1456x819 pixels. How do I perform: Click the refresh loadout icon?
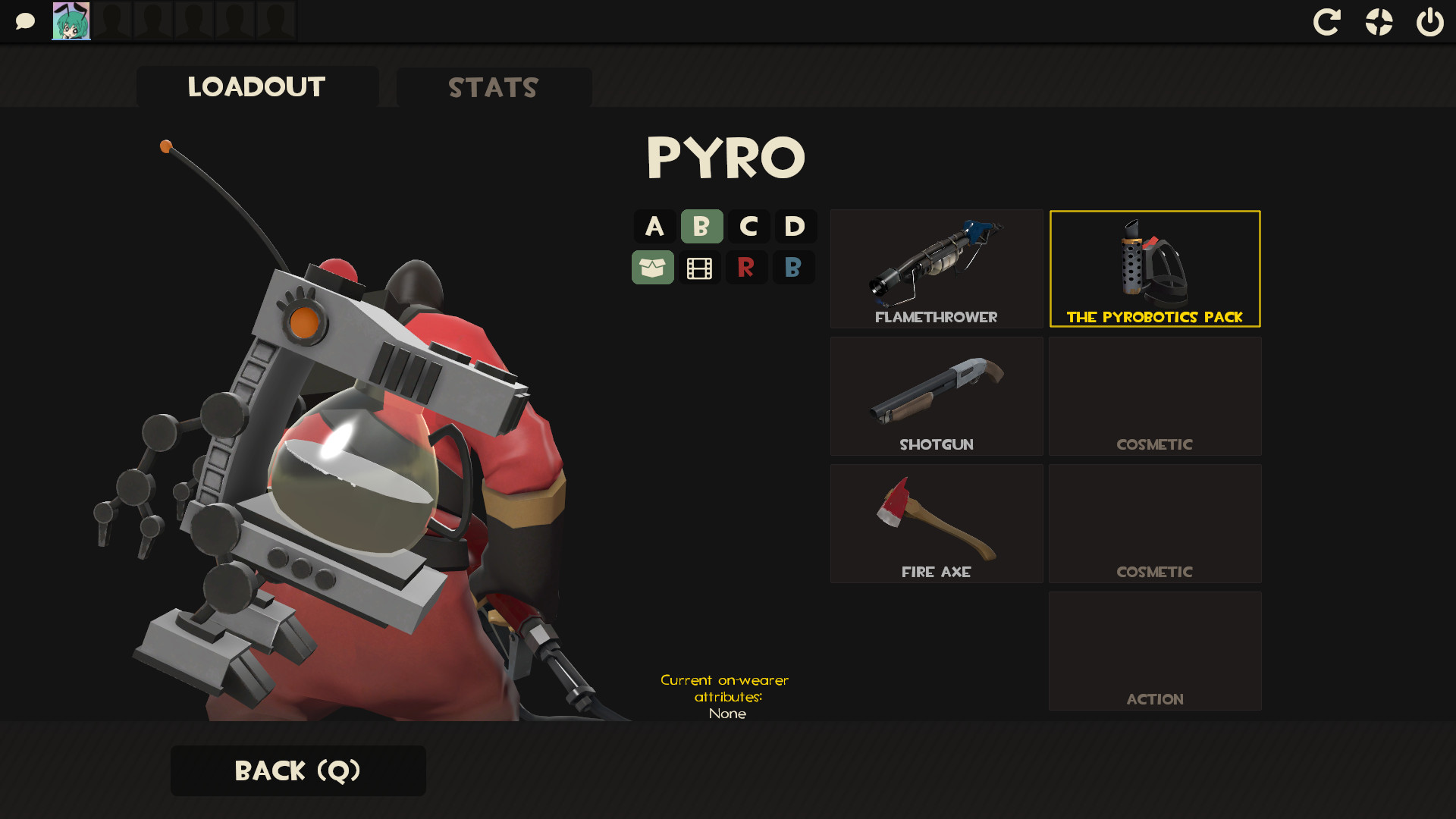[x=1327, y=22]
